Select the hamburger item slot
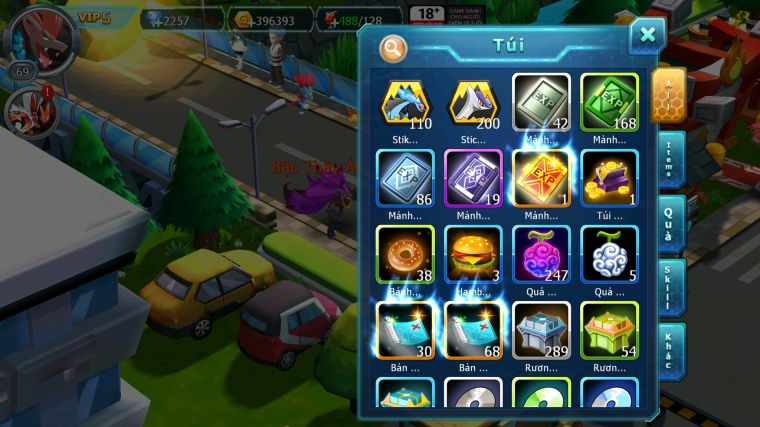 coord(473,255)
